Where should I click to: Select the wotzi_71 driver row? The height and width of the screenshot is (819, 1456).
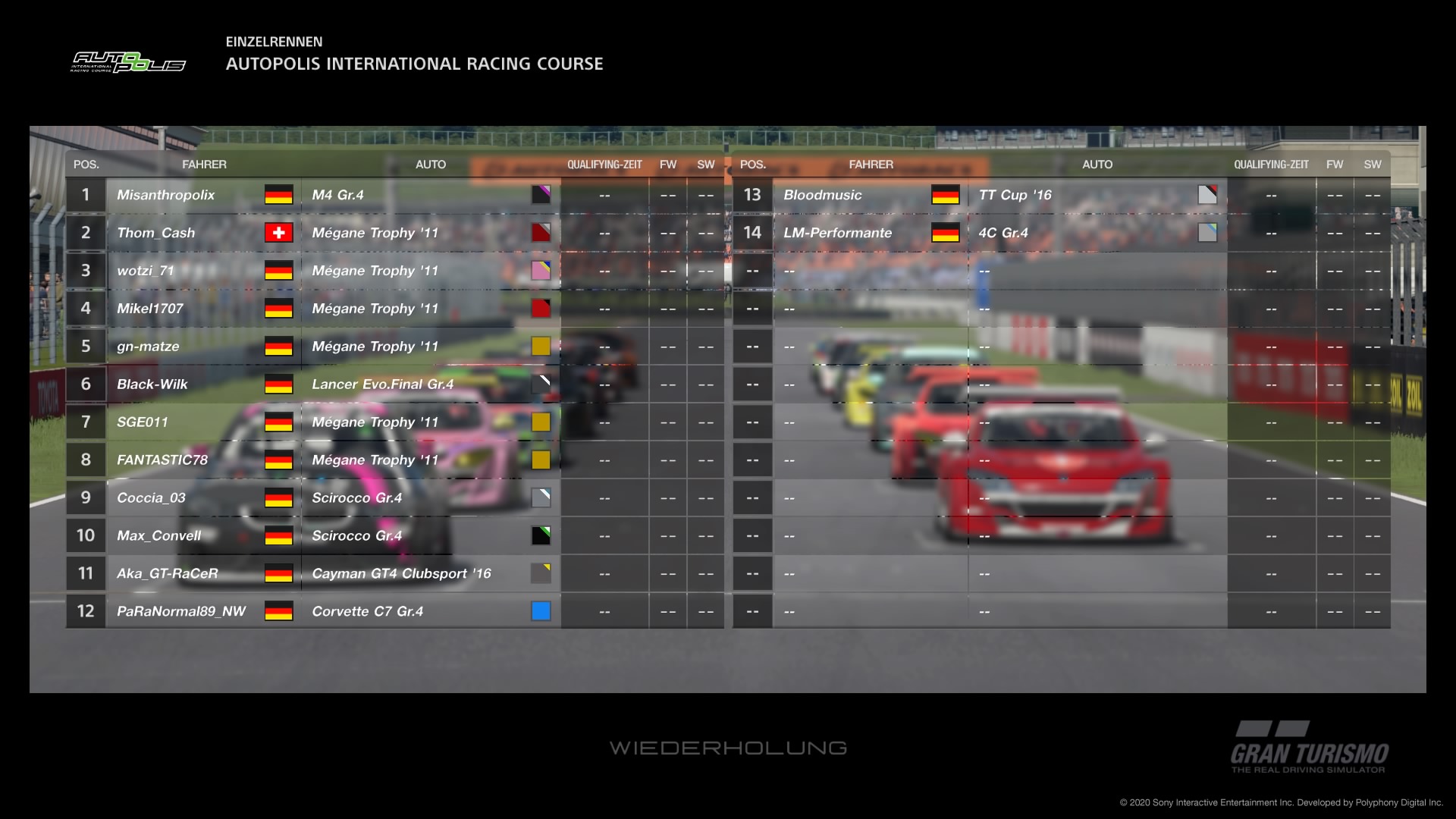click(x=146, y=271)
